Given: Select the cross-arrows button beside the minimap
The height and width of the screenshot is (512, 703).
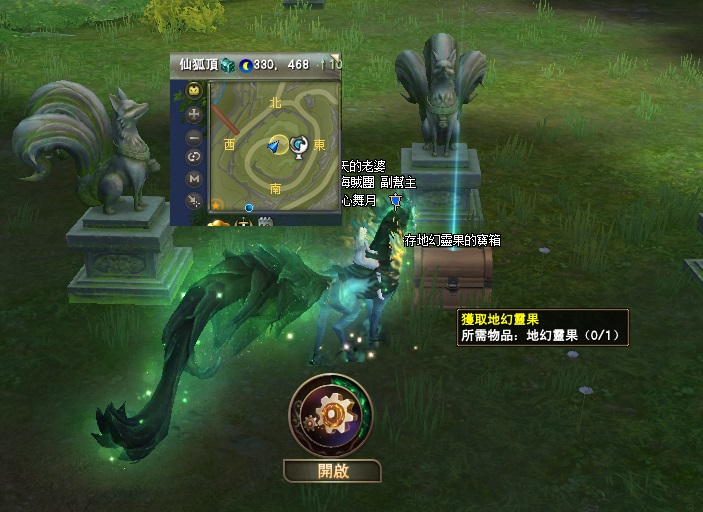Looking at the screenshot, I should tap(194, 114).
